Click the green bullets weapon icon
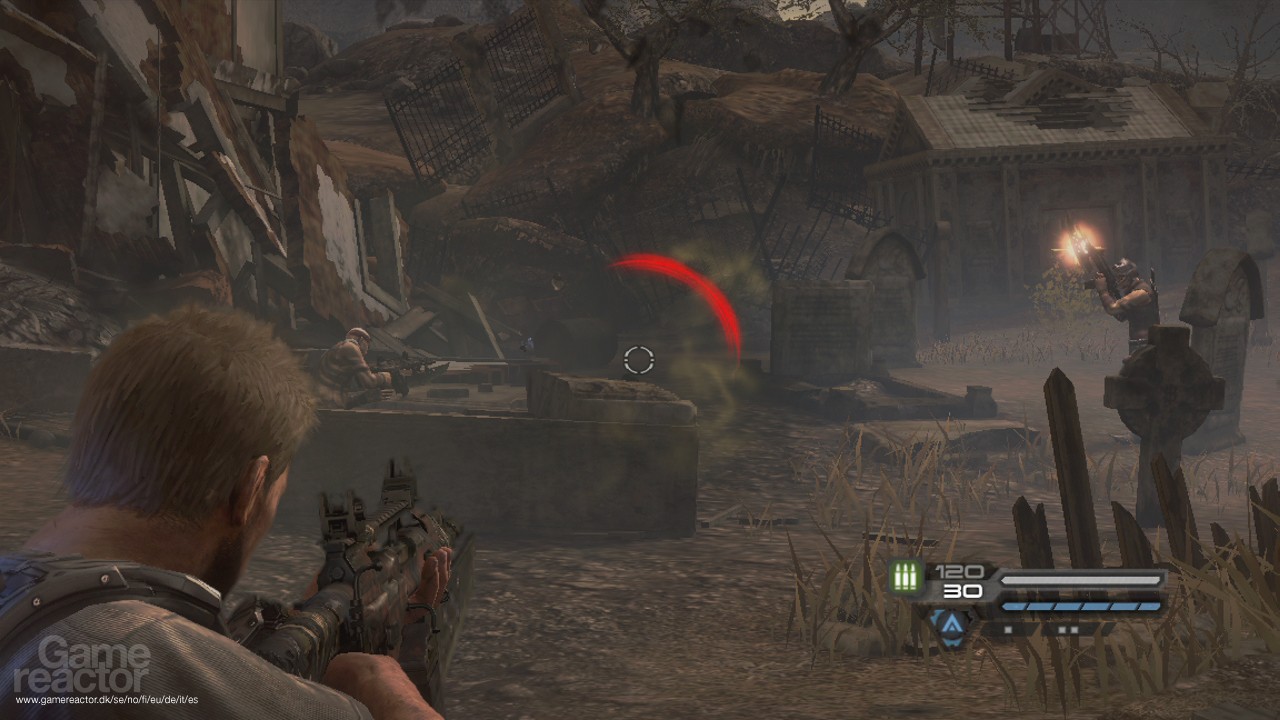This screenshot has height=720, width=1280. [x=908, y=579]
